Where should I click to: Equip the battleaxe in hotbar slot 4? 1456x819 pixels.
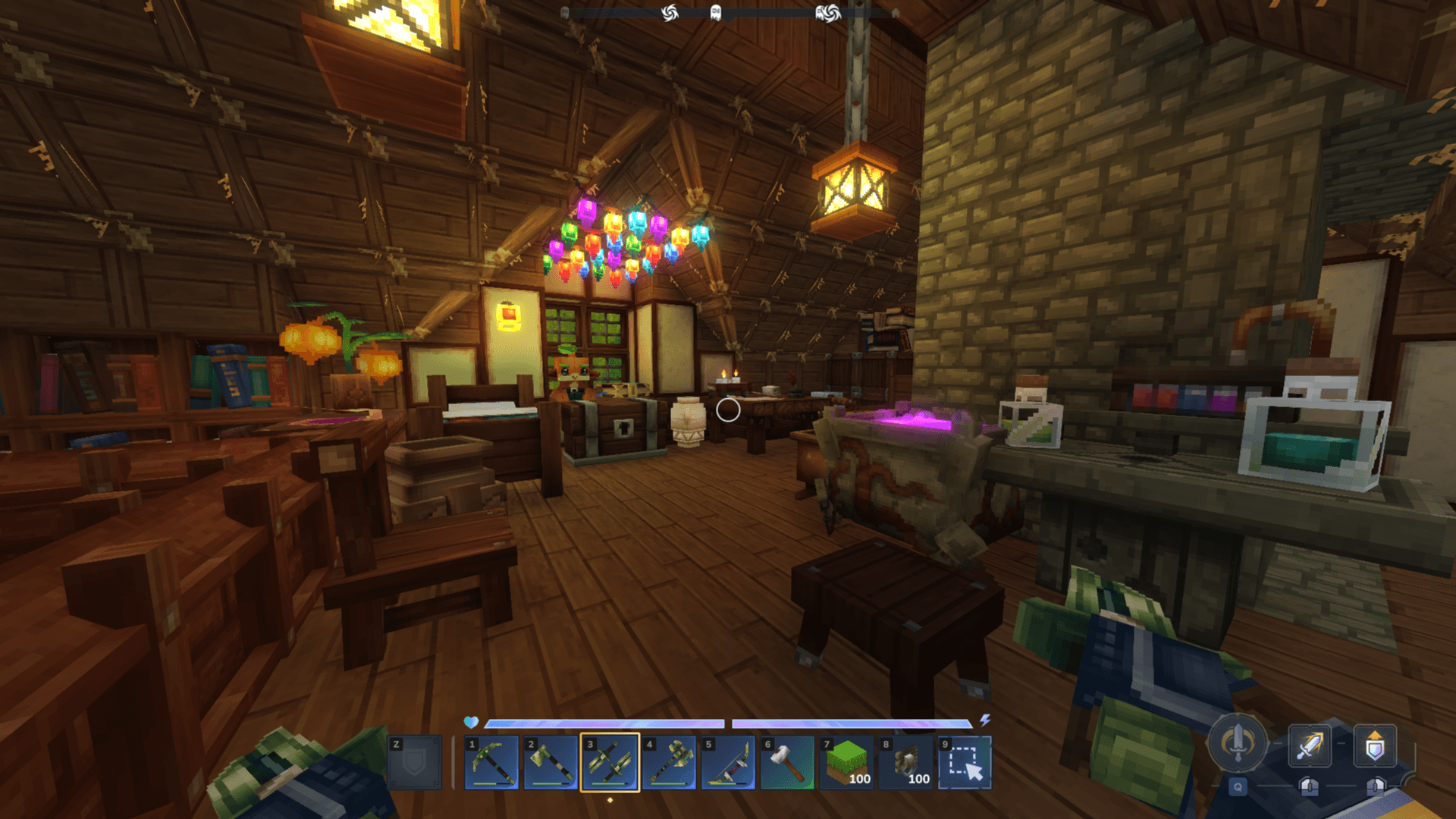[669, 762]
